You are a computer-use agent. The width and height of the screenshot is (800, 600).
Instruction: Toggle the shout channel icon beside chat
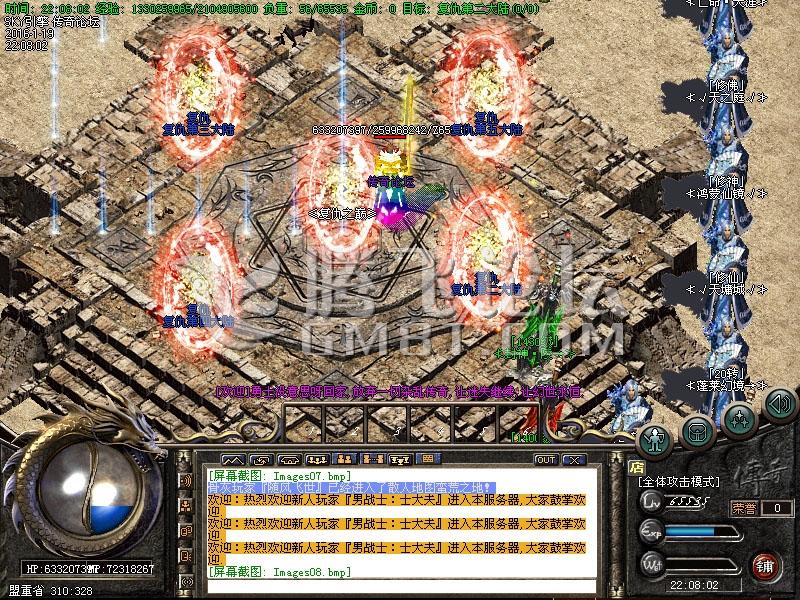click(x=186, y=481)
